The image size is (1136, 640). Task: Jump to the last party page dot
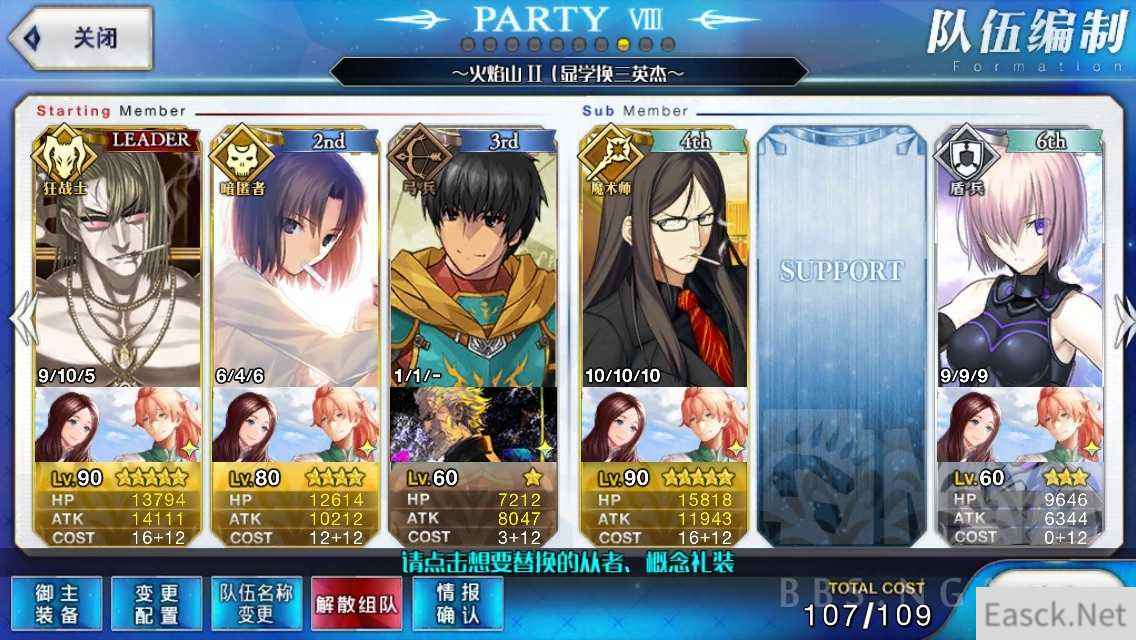pyautogui.click(x=668, y=44)
